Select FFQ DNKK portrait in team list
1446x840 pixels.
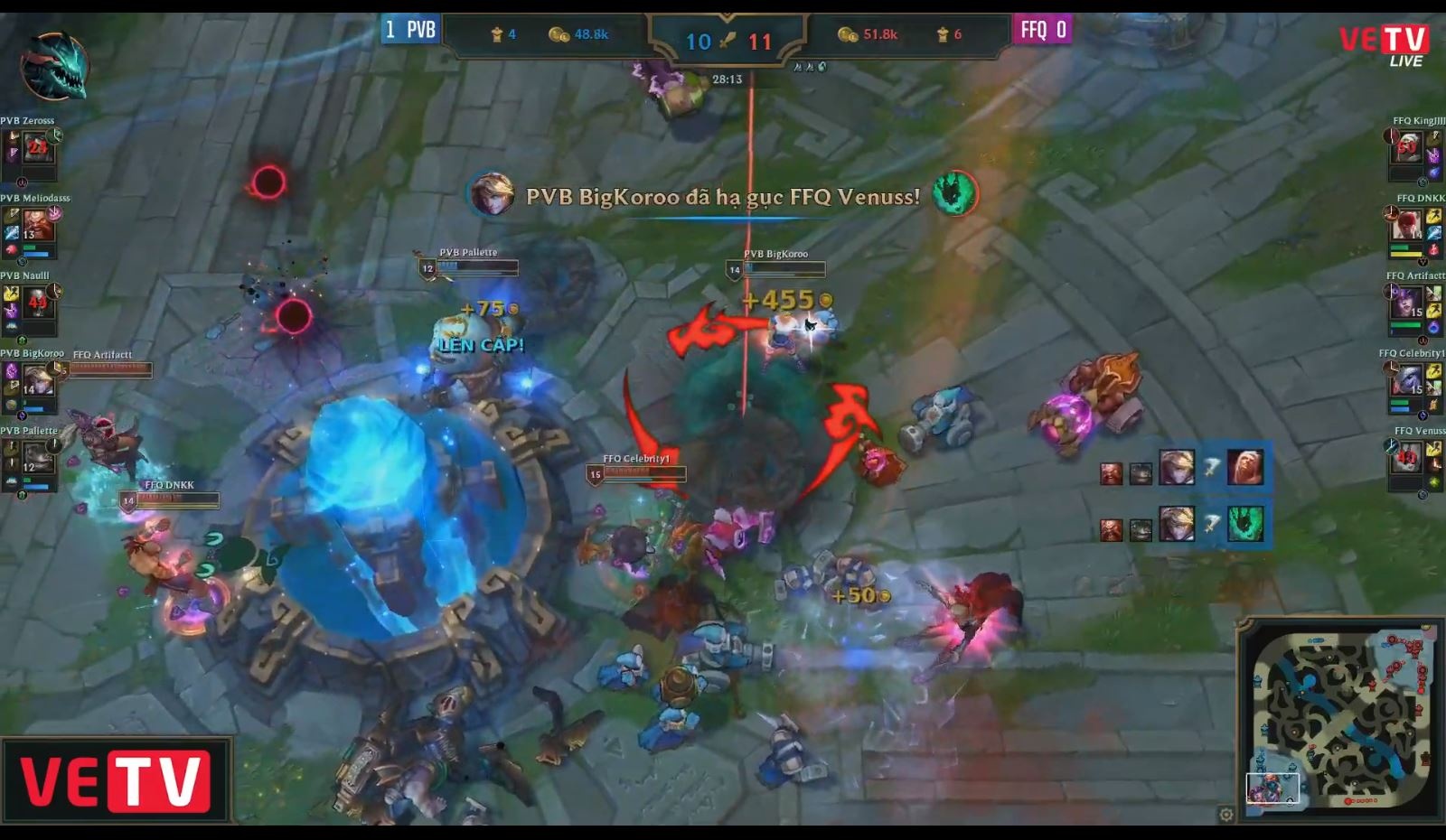click(1407, 224)
